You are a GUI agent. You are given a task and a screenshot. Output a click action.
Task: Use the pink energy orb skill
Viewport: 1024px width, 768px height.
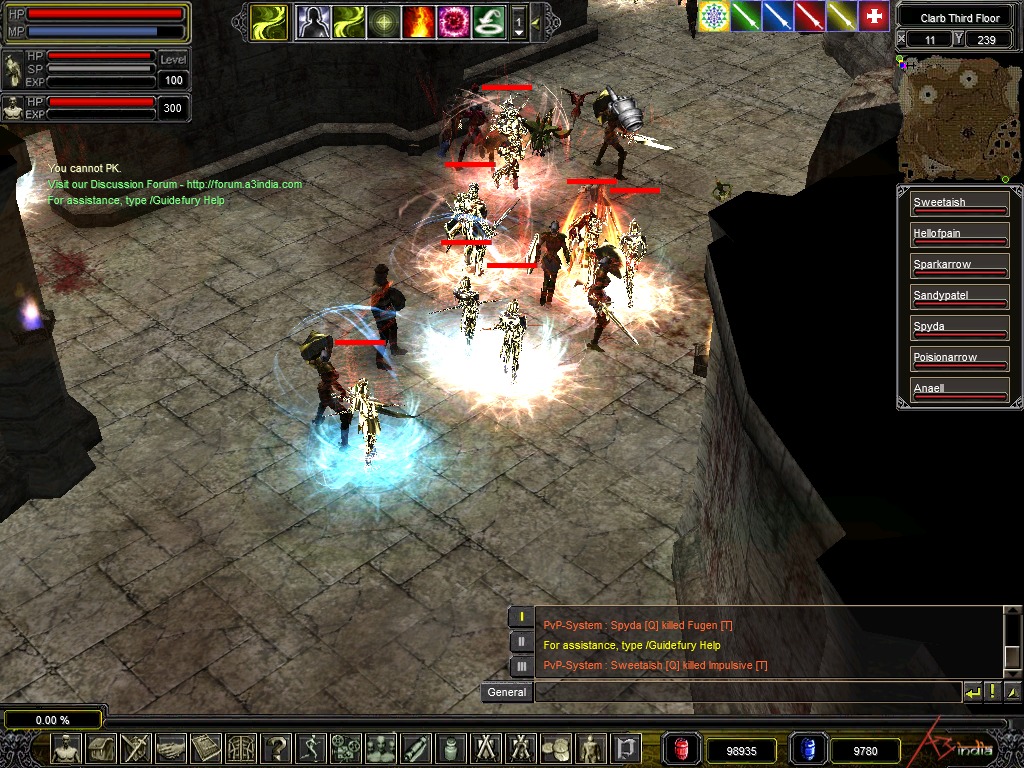453,21
